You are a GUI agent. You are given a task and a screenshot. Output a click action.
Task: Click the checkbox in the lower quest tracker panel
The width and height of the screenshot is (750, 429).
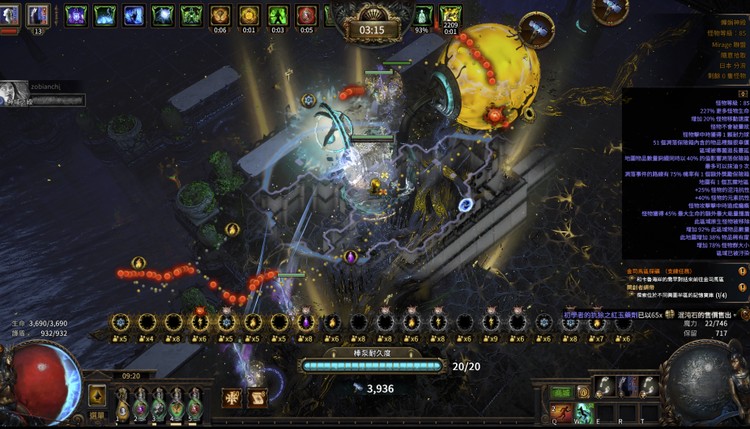629,295
